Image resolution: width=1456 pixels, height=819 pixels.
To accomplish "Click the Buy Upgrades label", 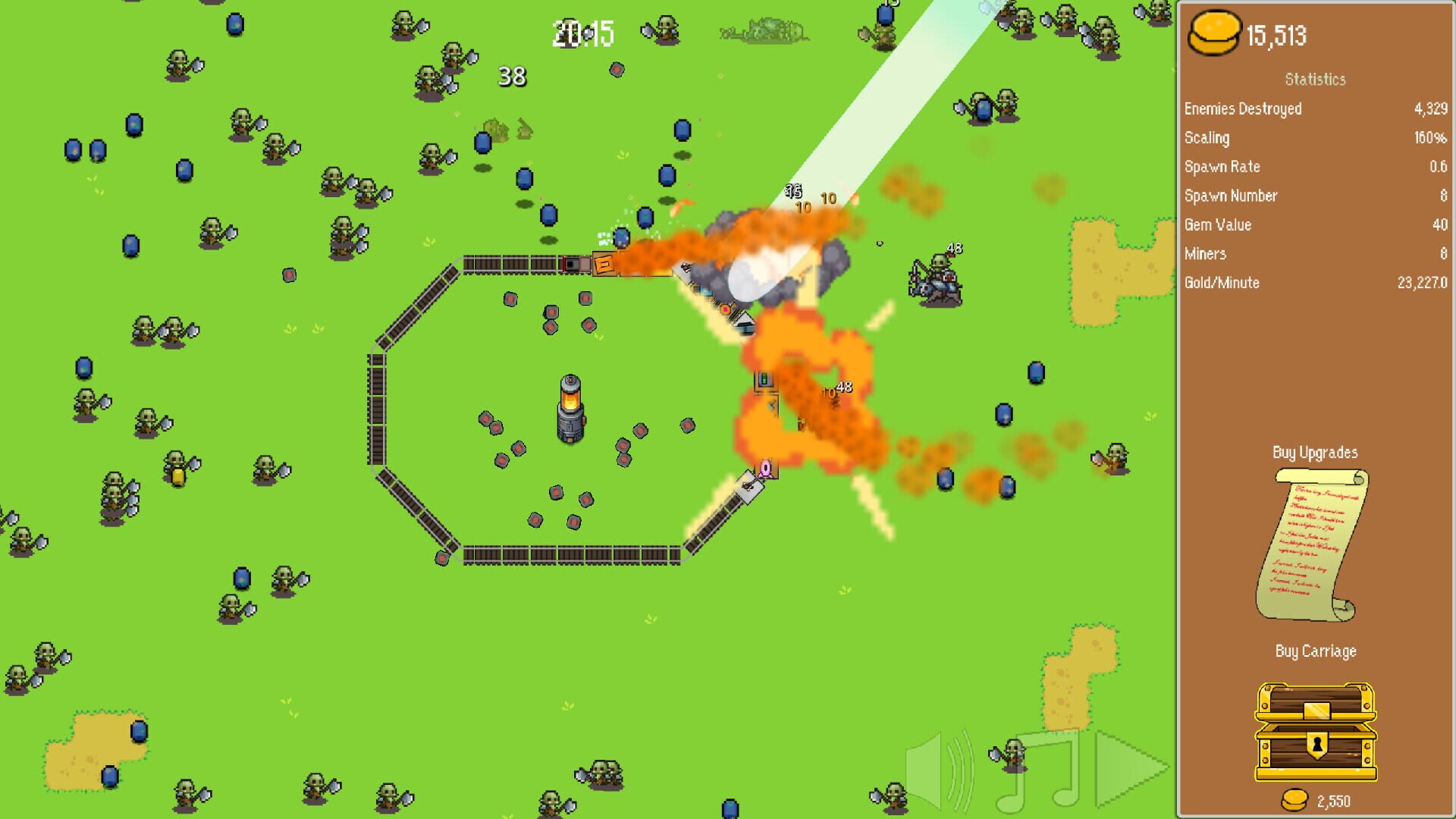I will (x=1316, y=452).
